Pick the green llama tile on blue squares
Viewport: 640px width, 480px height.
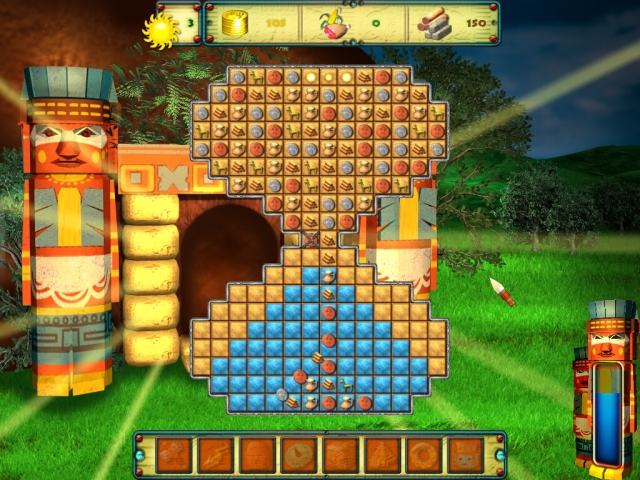pyautogui.click(x=346, y=383)
